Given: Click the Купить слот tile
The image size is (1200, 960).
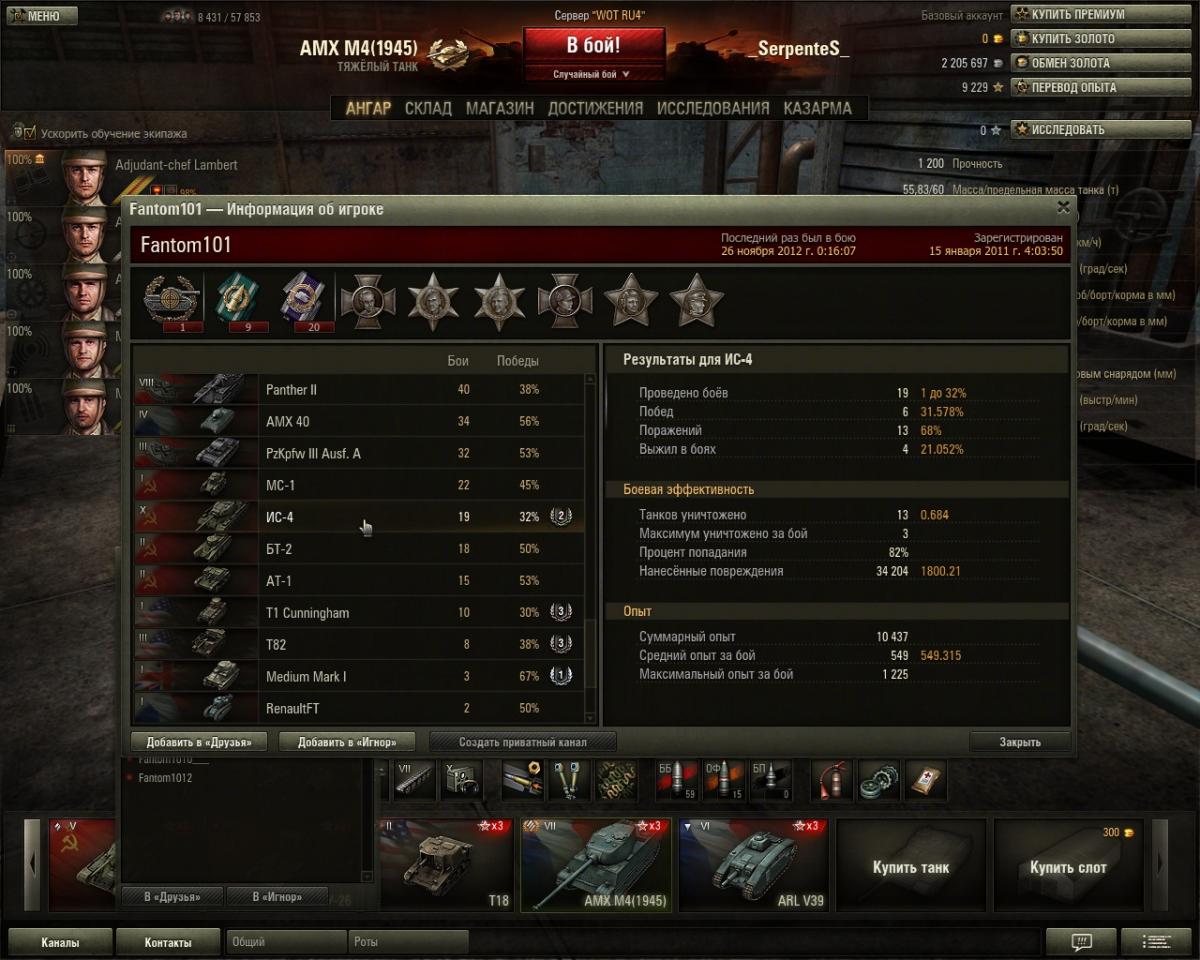Looking at the screenshot, I should click(x=1068, y=866).
